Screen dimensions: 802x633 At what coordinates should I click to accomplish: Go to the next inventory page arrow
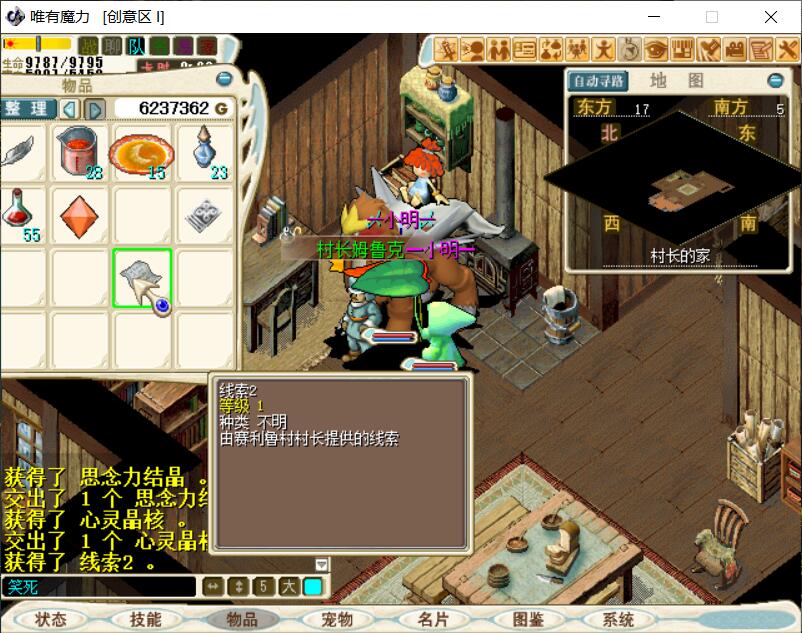tap(95, 109)
